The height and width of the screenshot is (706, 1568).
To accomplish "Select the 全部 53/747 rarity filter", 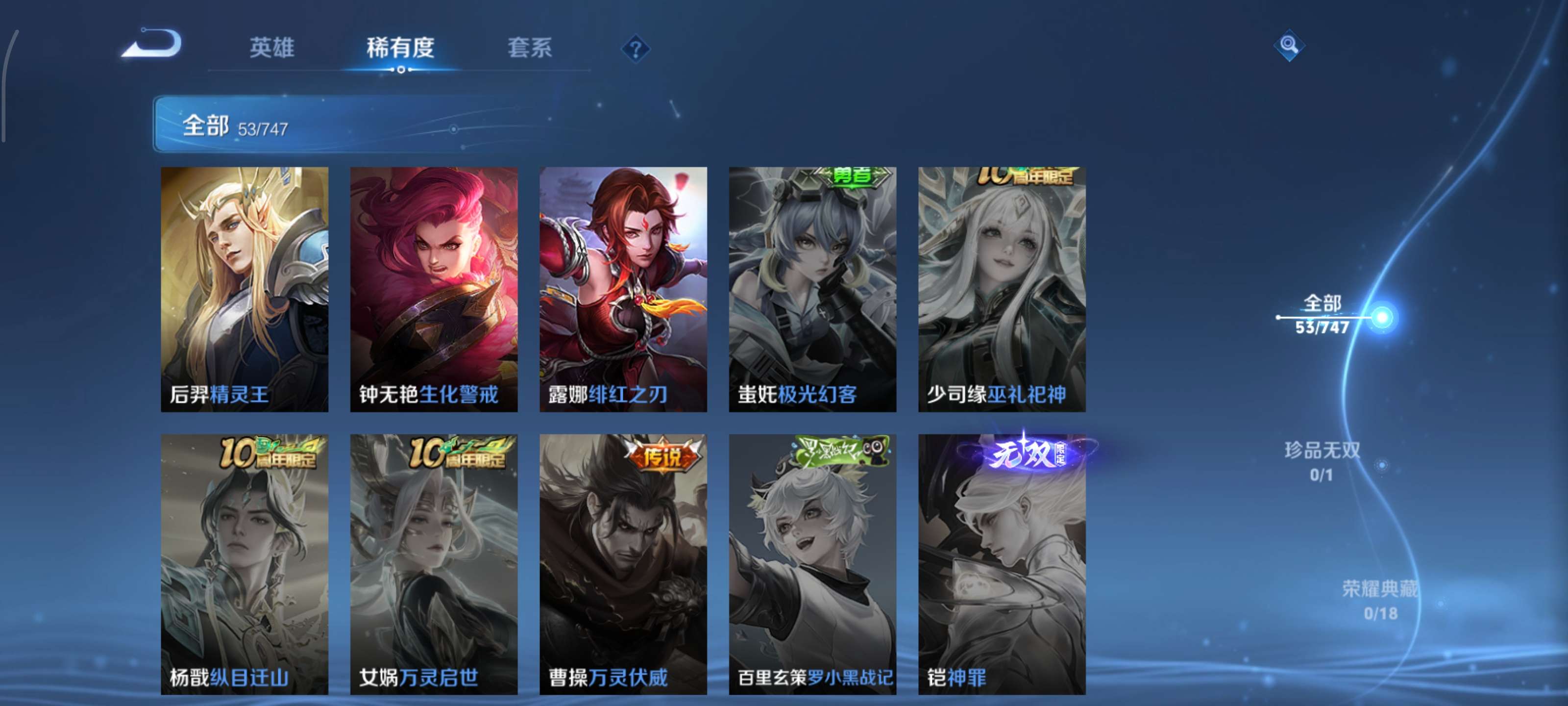I will point(1323,315).
